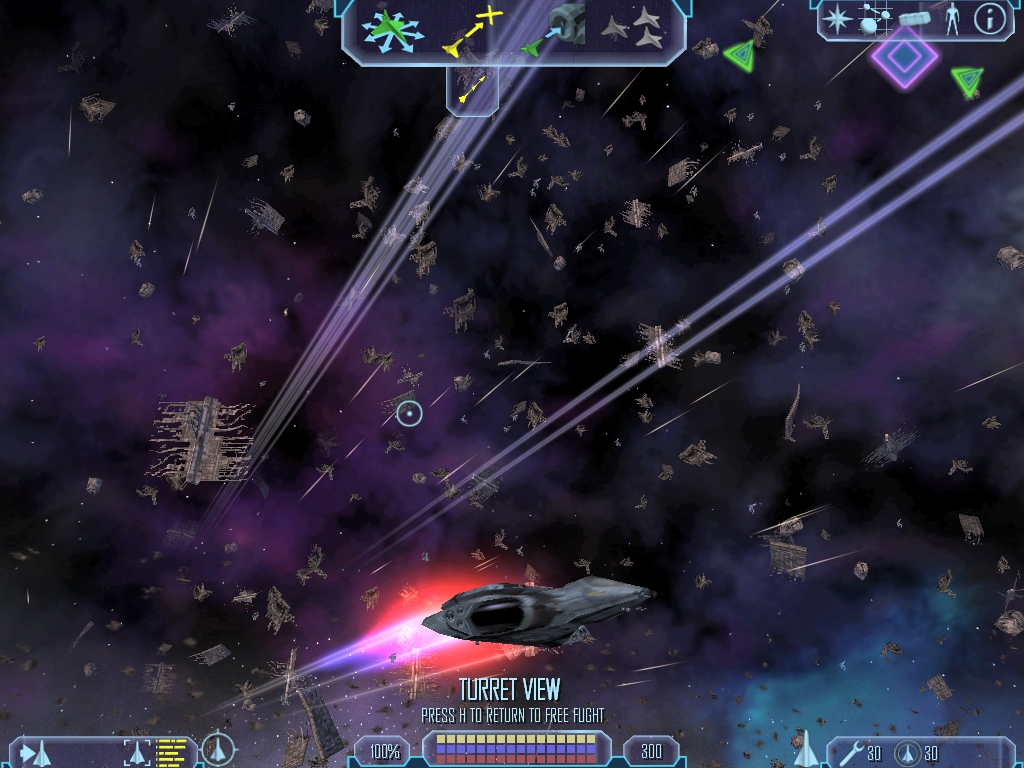Select the green ship with blue arrows command
The image size is (1024, 768).
[x=394, y=28]
